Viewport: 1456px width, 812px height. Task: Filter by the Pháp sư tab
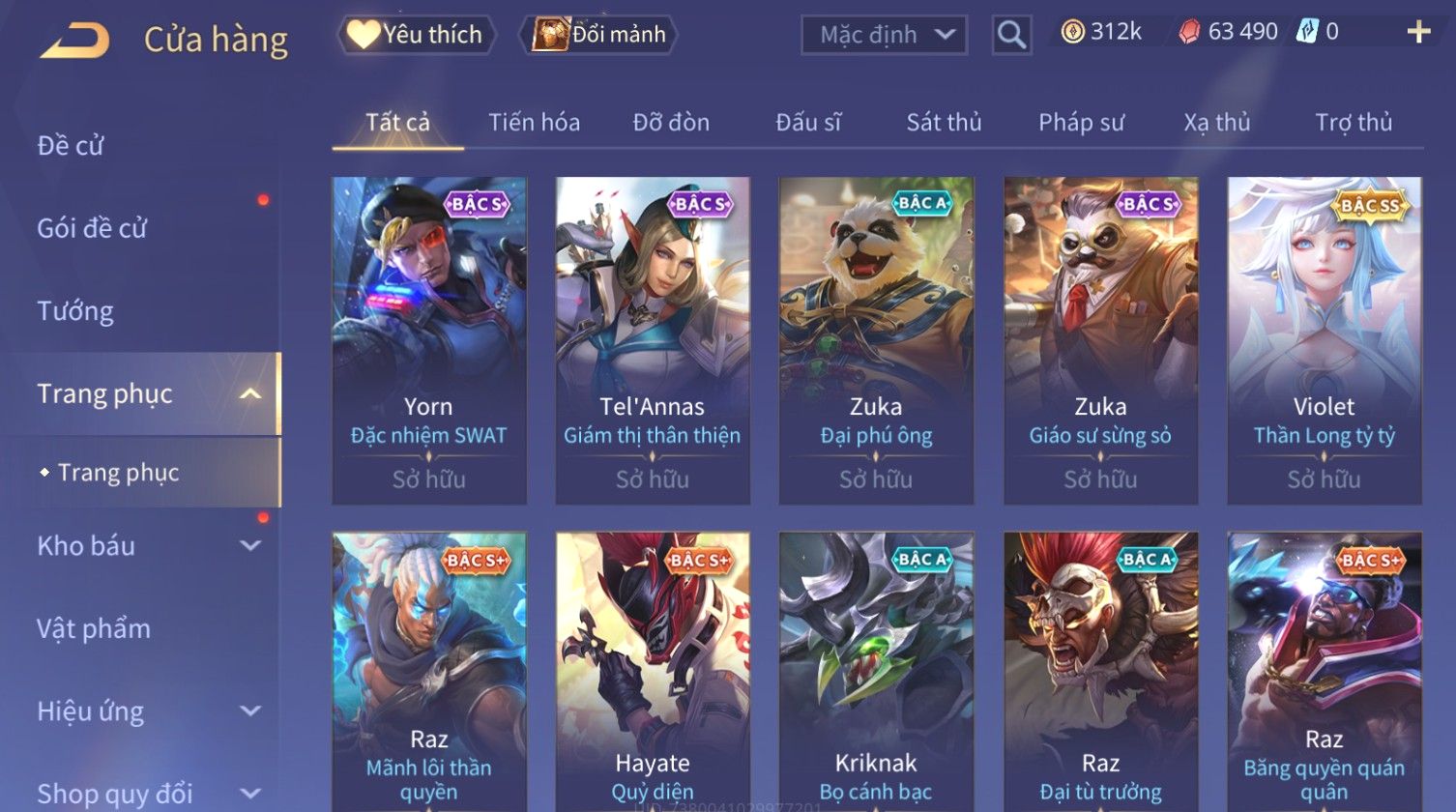pos(1081,123)
